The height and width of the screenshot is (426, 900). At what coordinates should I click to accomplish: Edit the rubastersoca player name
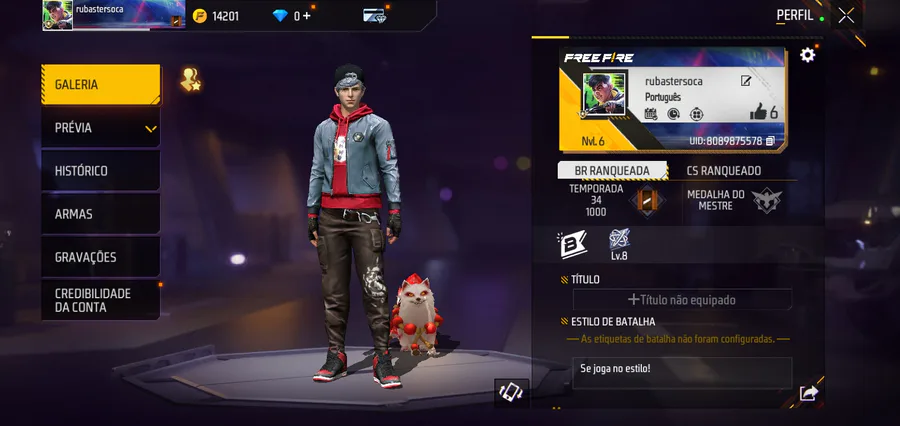coord(746,81)
